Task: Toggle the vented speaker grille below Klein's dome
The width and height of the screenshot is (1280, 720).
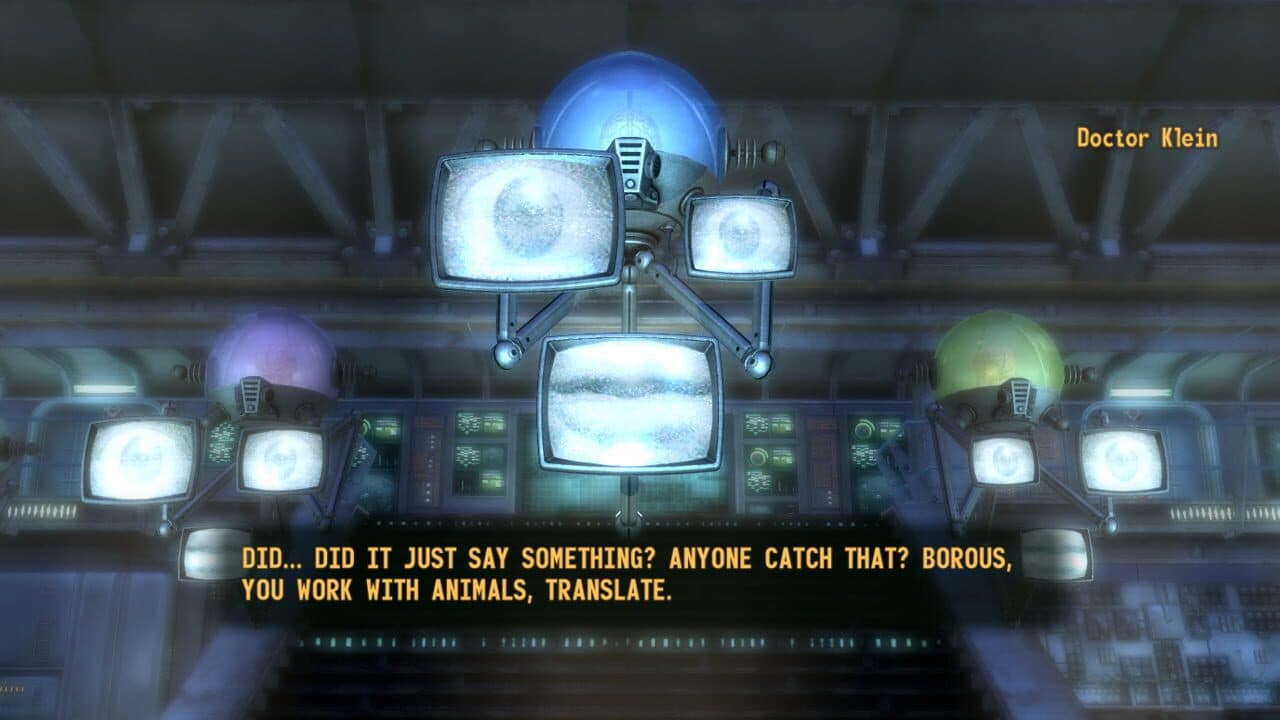Action: tap(633, 160)
